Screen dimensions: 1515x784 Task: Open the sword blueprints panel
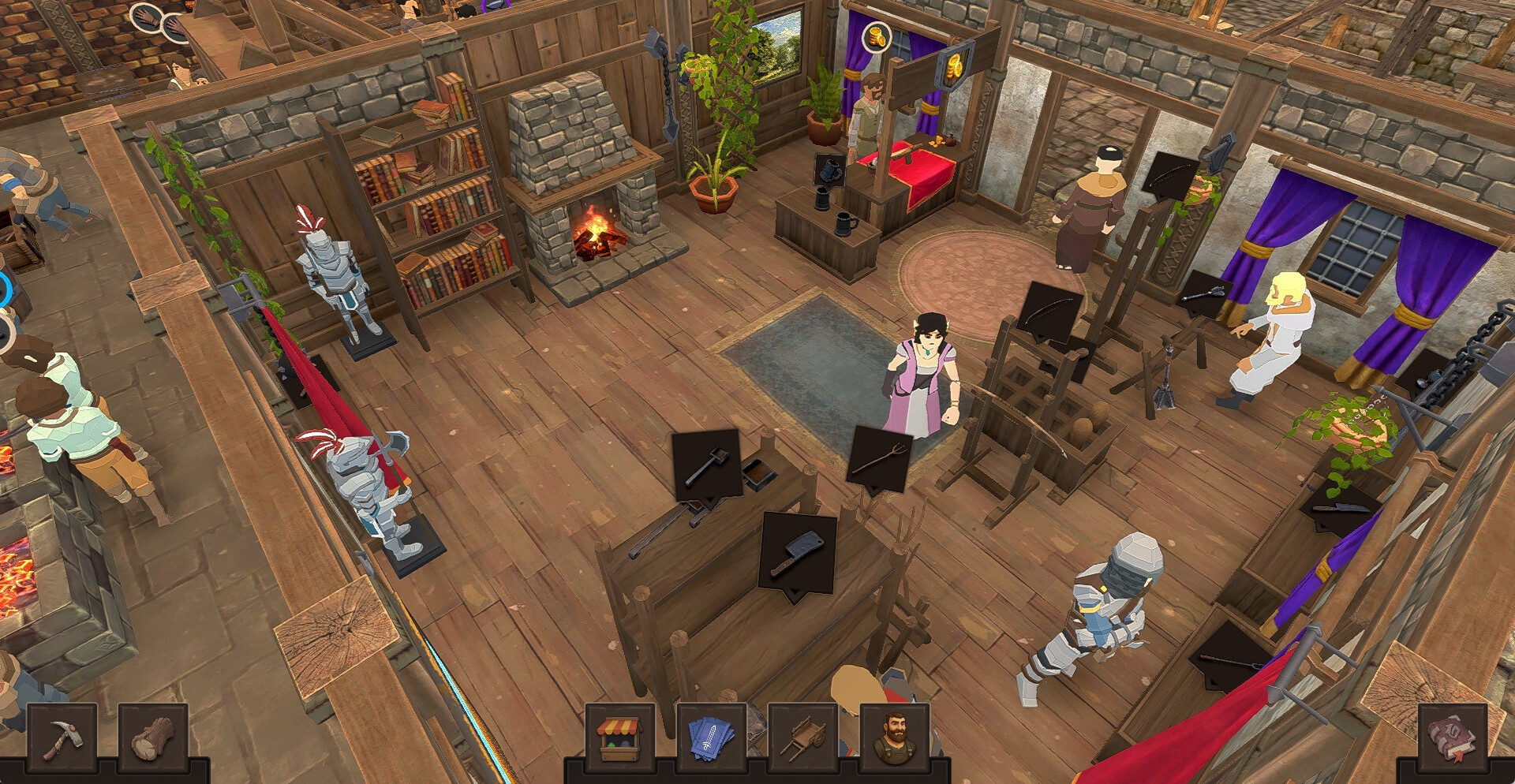pos(711,739)
